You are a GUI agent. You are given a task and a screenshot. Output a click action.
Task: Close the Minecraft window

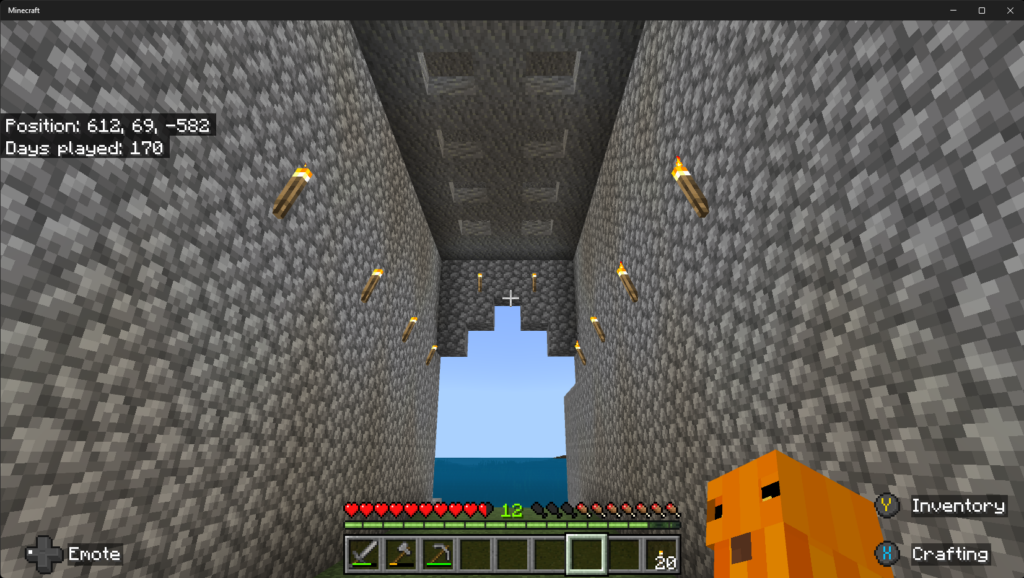pyautogui.click(x=1007, y=10)
